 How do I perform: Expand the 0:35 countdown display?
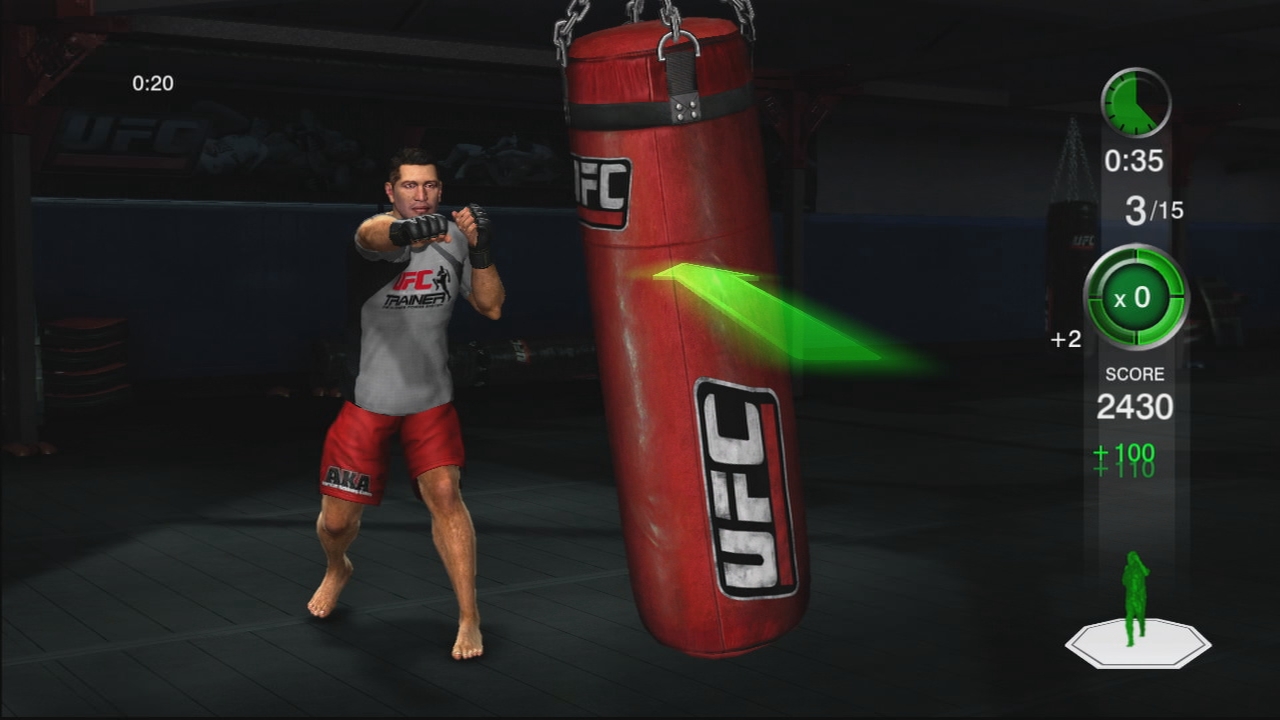coord(1136,158)
